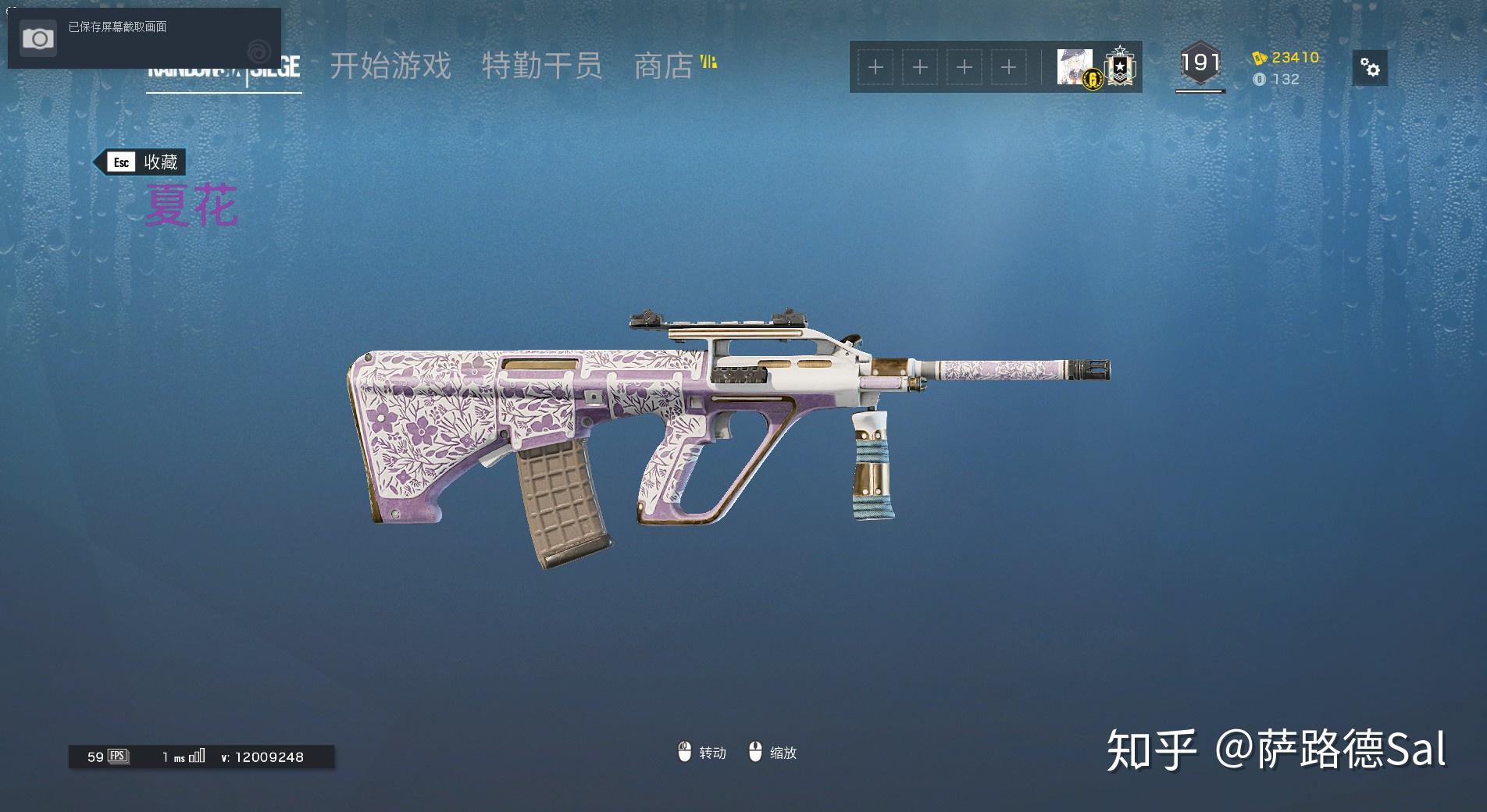This screenshot has height=812, width=1487.
Task: Open the 开始游戏 tab
Action: [x=390, y=66]
